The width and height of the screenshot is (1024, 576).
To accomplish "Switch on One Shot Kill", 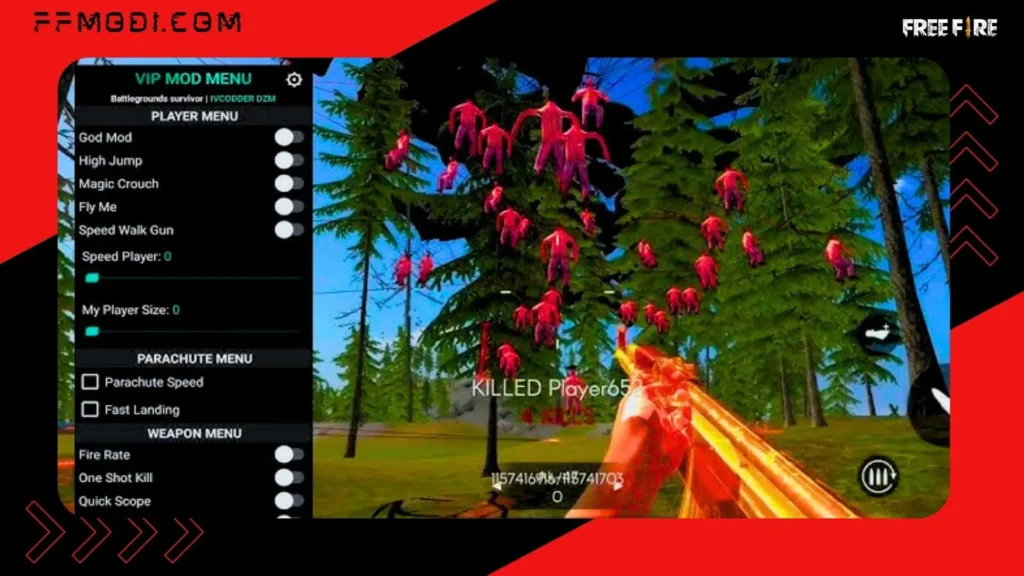I will [289, 478].
